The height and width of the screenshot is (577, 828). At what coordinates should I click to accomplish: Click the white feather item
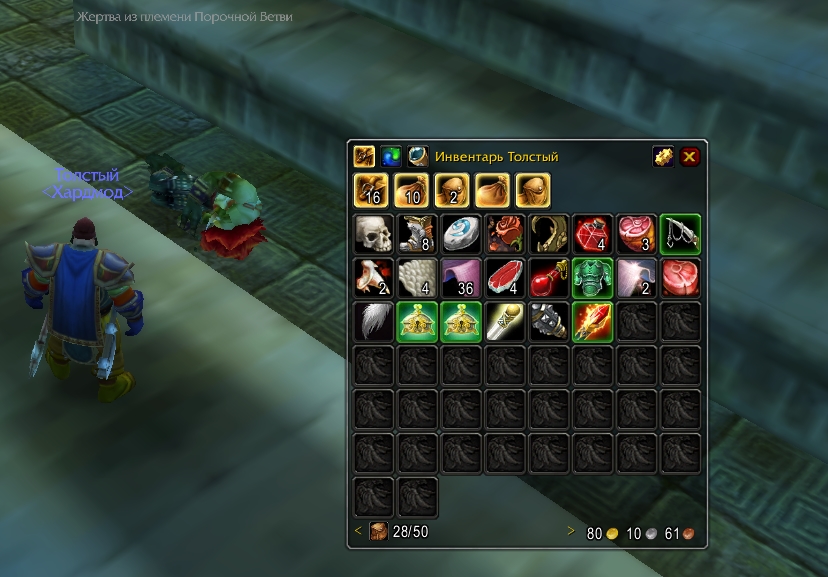tap(374, 322)
